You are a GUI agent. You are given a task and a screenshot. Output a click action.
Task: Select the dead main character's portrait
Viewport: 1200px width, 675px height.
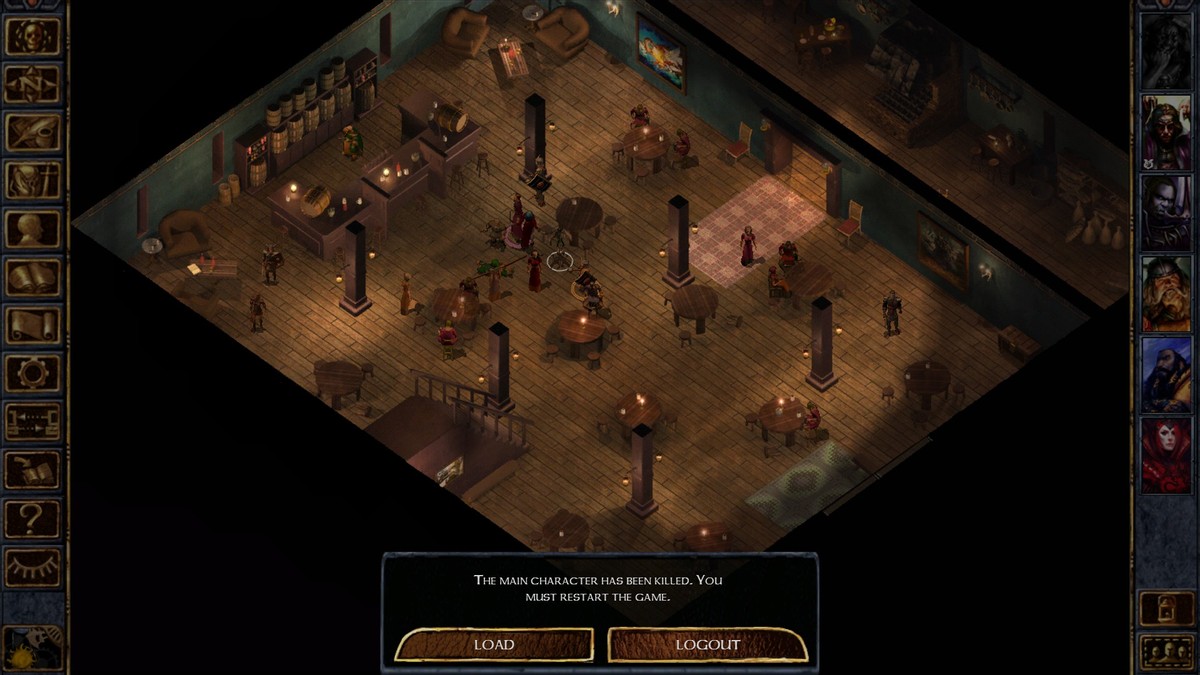point(1166,51)
